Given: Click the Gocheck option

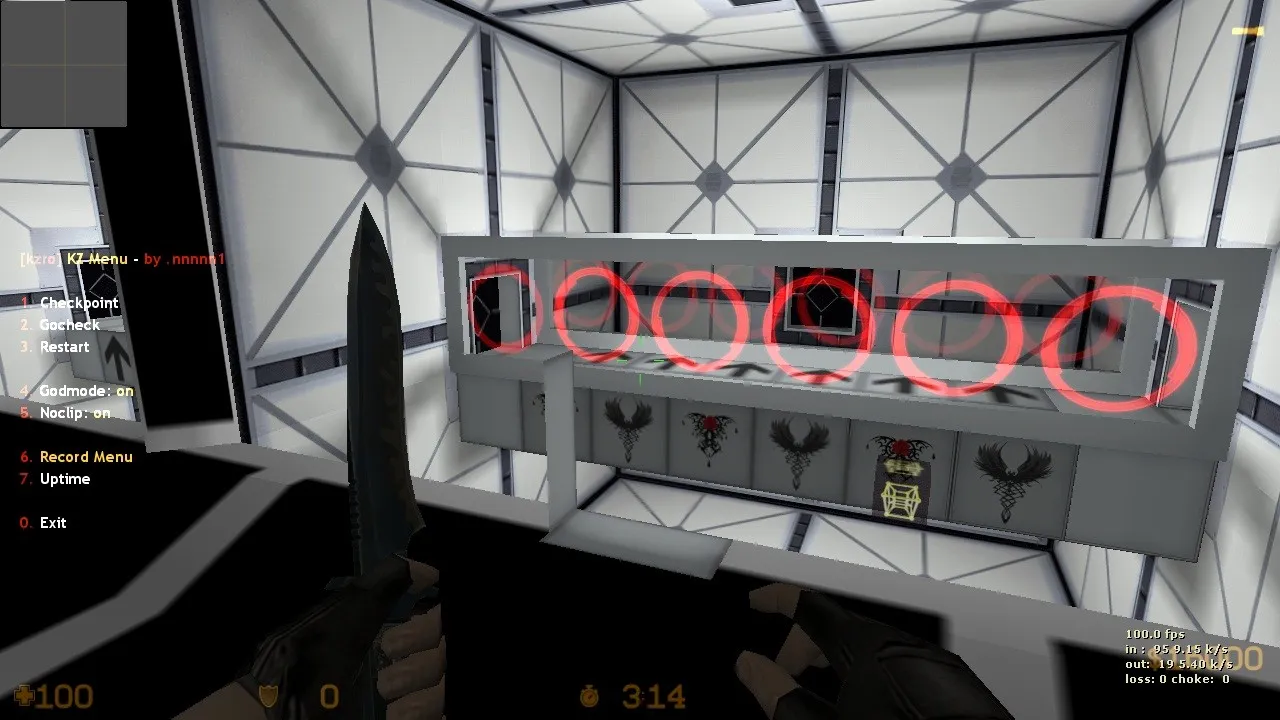Looking at the screenshot, I should pyautogui.click(x=69, y=325).
